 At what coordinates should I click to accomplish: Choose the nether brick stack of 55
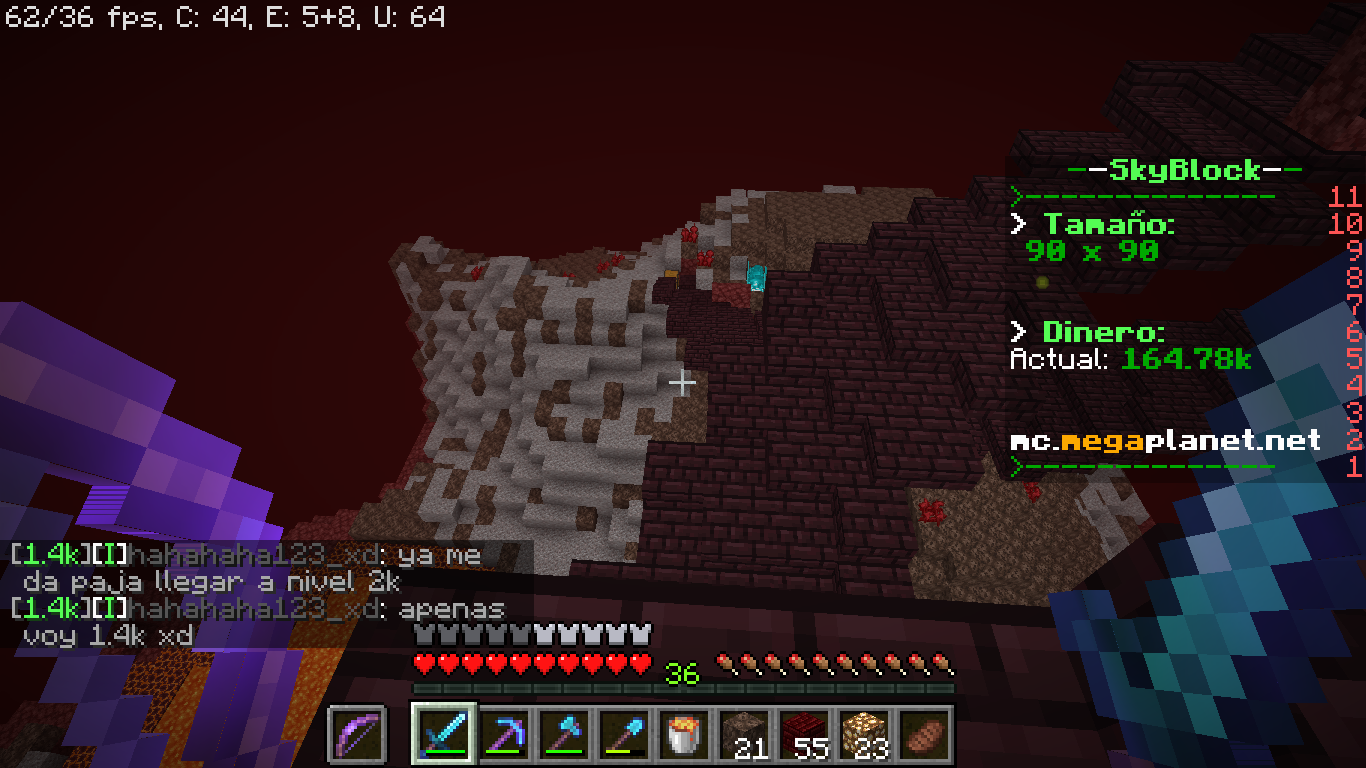(x=805, y=733)
